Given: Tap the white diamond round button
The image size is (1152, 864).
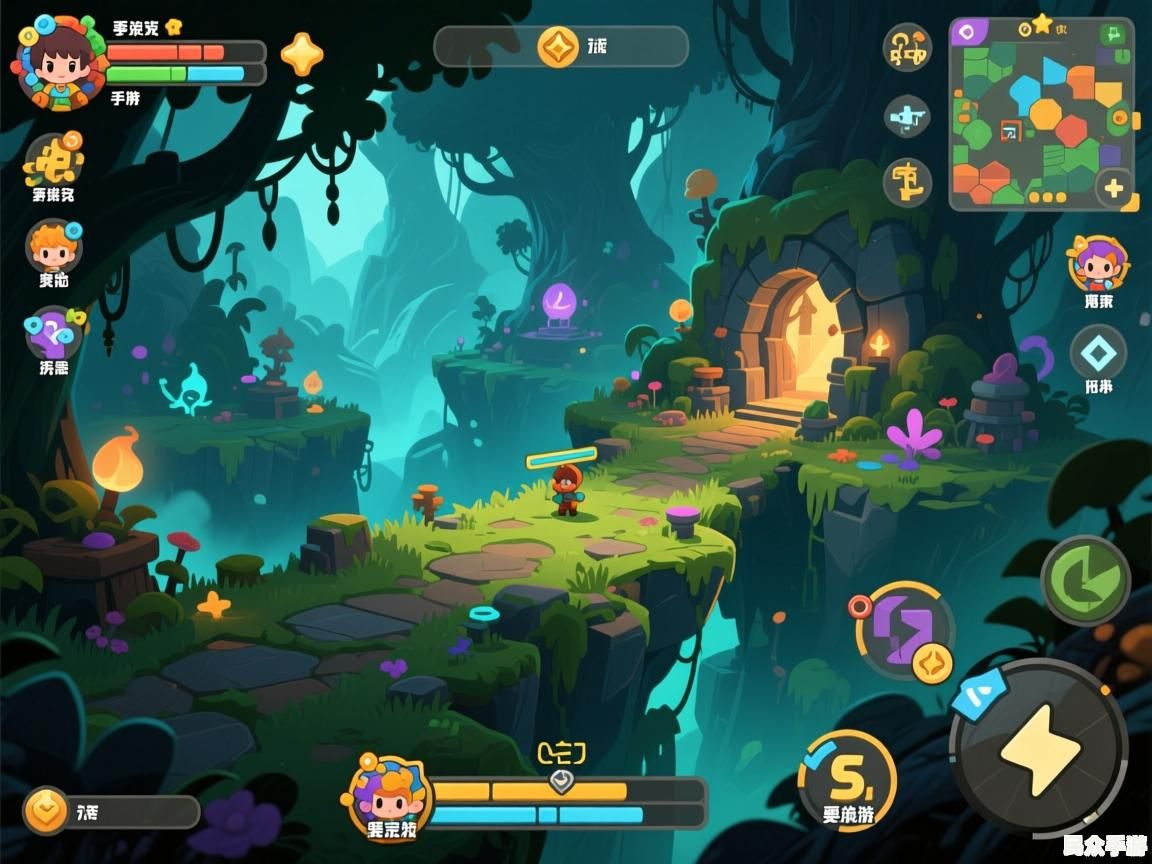Looking at the screenshot, I should coord(1098,352).
